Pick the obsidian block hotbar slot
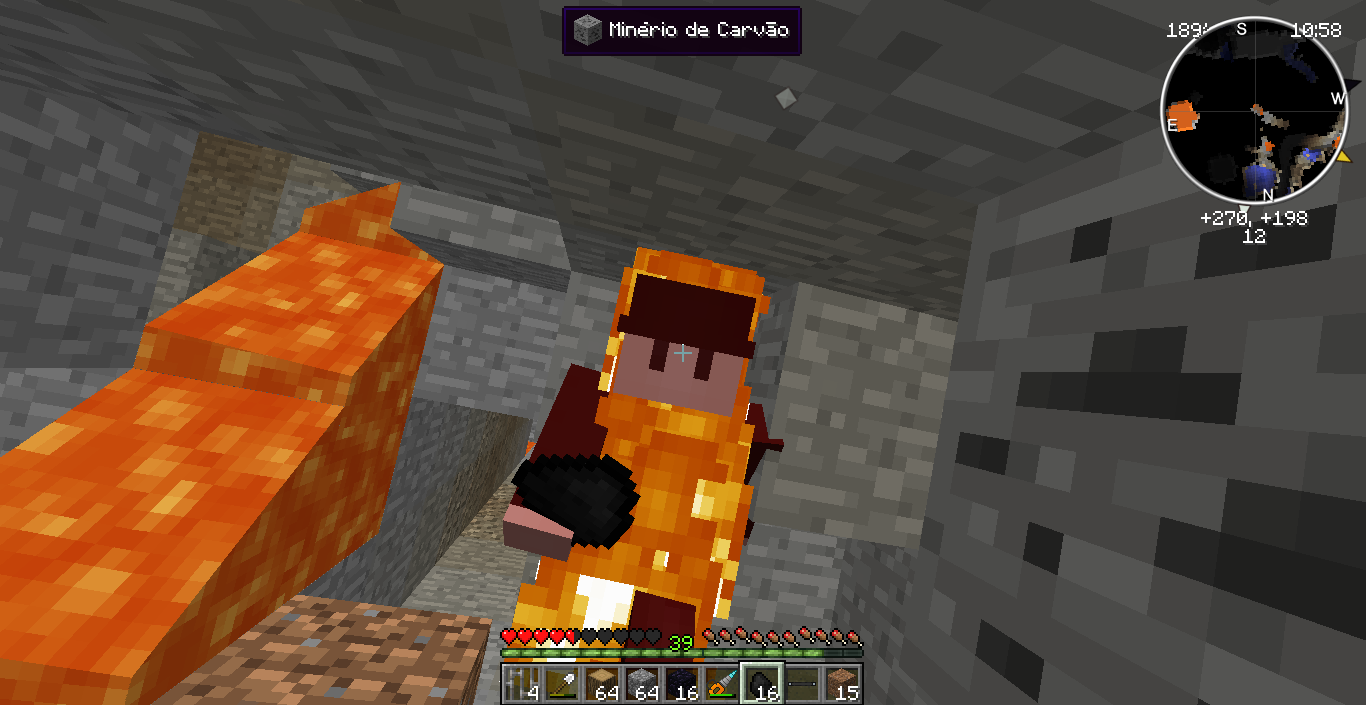Screen dimensions: 1366x705 click(682, 684)
